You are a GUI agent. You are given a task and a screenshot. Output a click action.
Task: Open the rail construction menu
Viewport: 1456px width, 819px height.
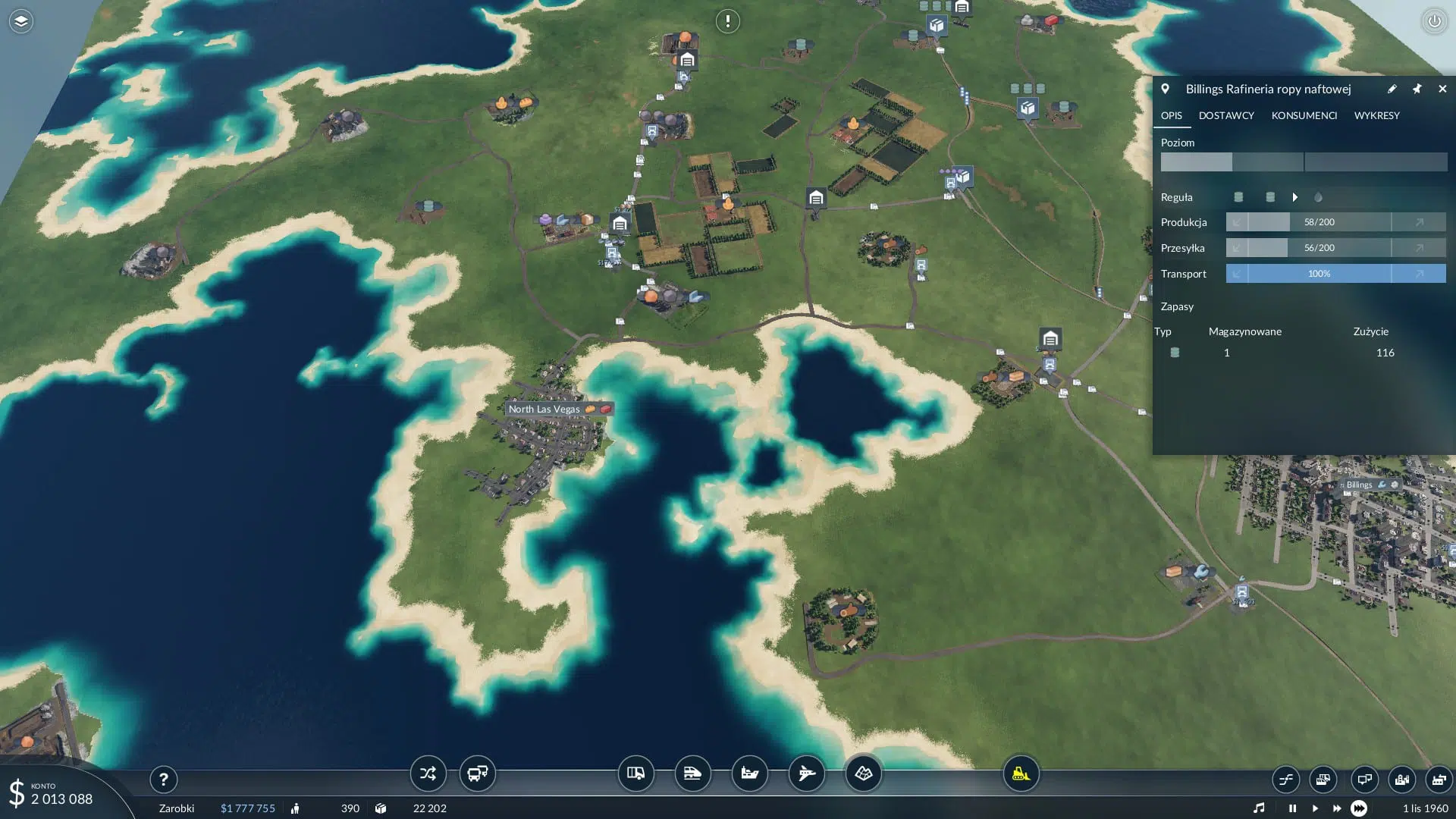pyautogui.click(x=692, y=773)
